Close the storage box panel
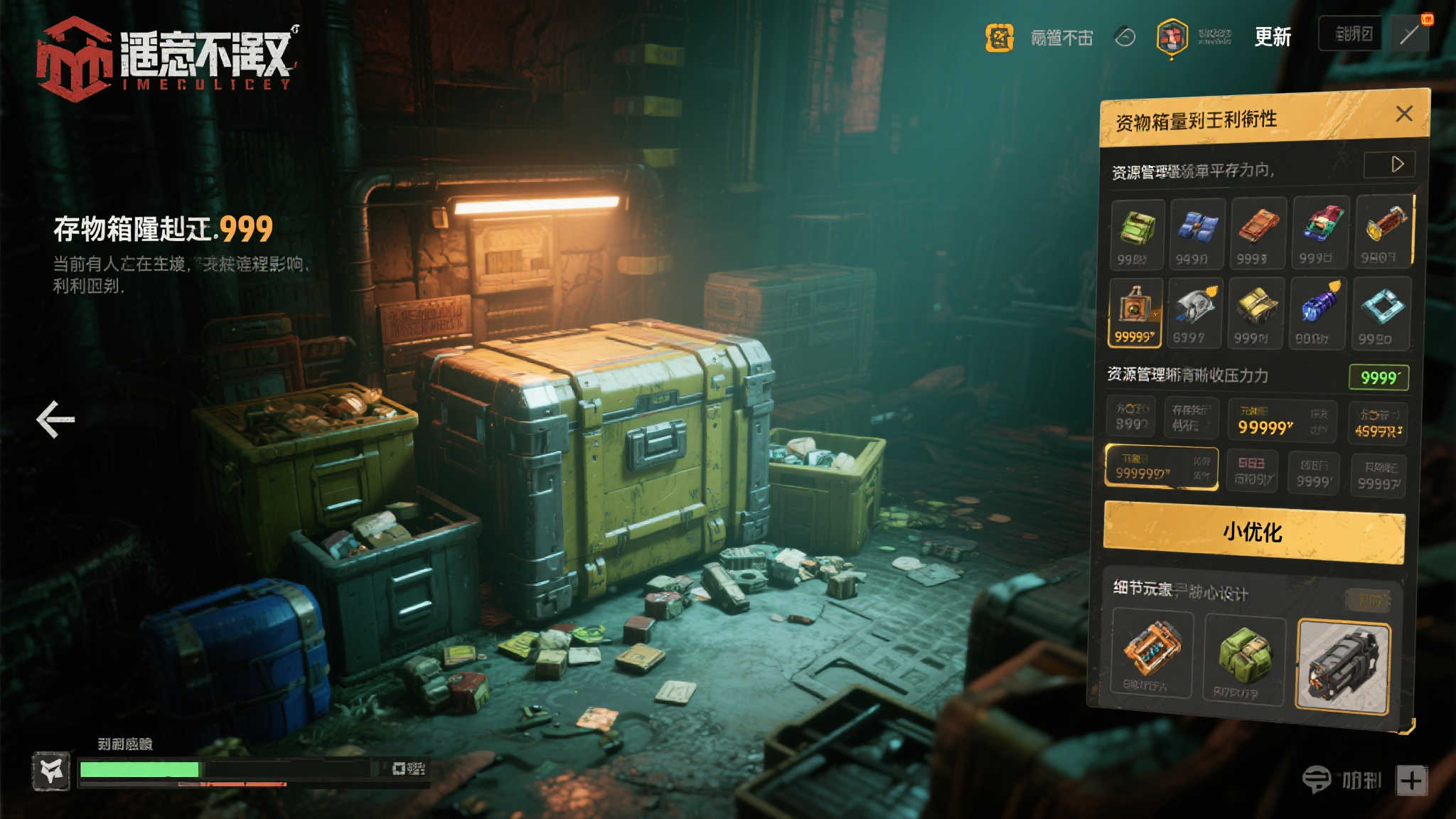The width and height of the screenshot is (1456, 819). coord(1404,114)
